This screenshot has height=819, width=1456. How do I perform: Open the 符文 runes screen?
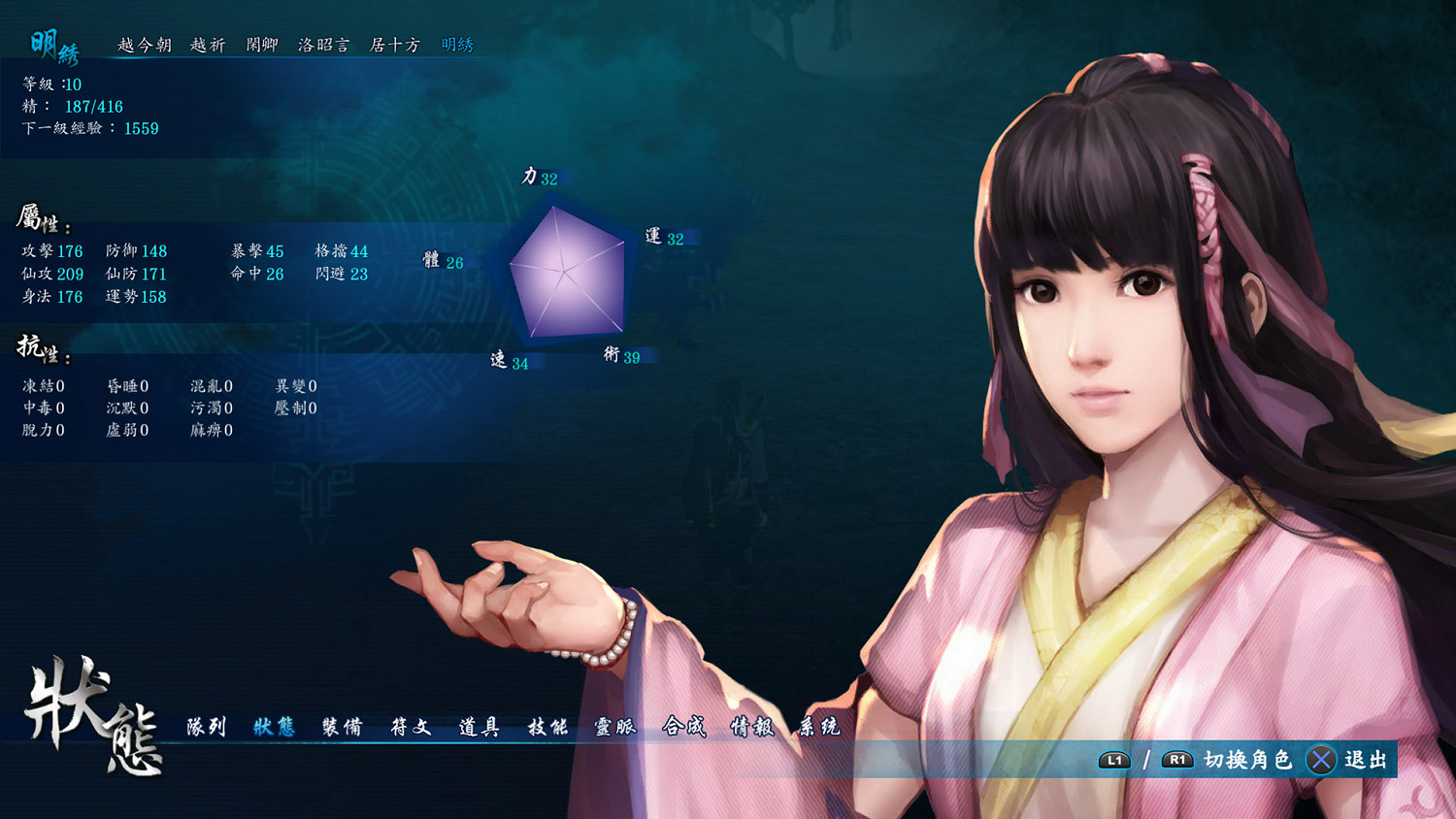point(412,727)
